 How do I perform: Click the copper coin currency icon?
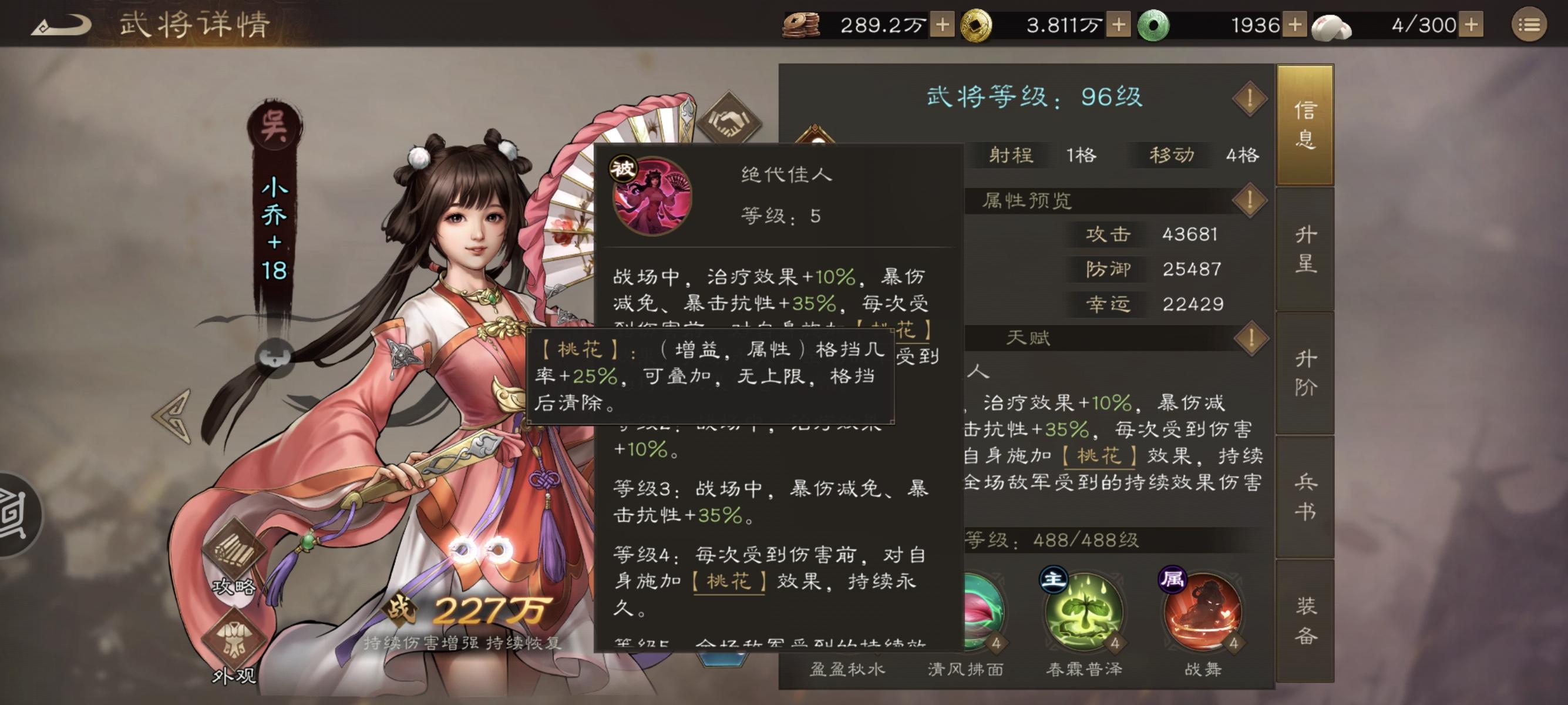(800, 26)
